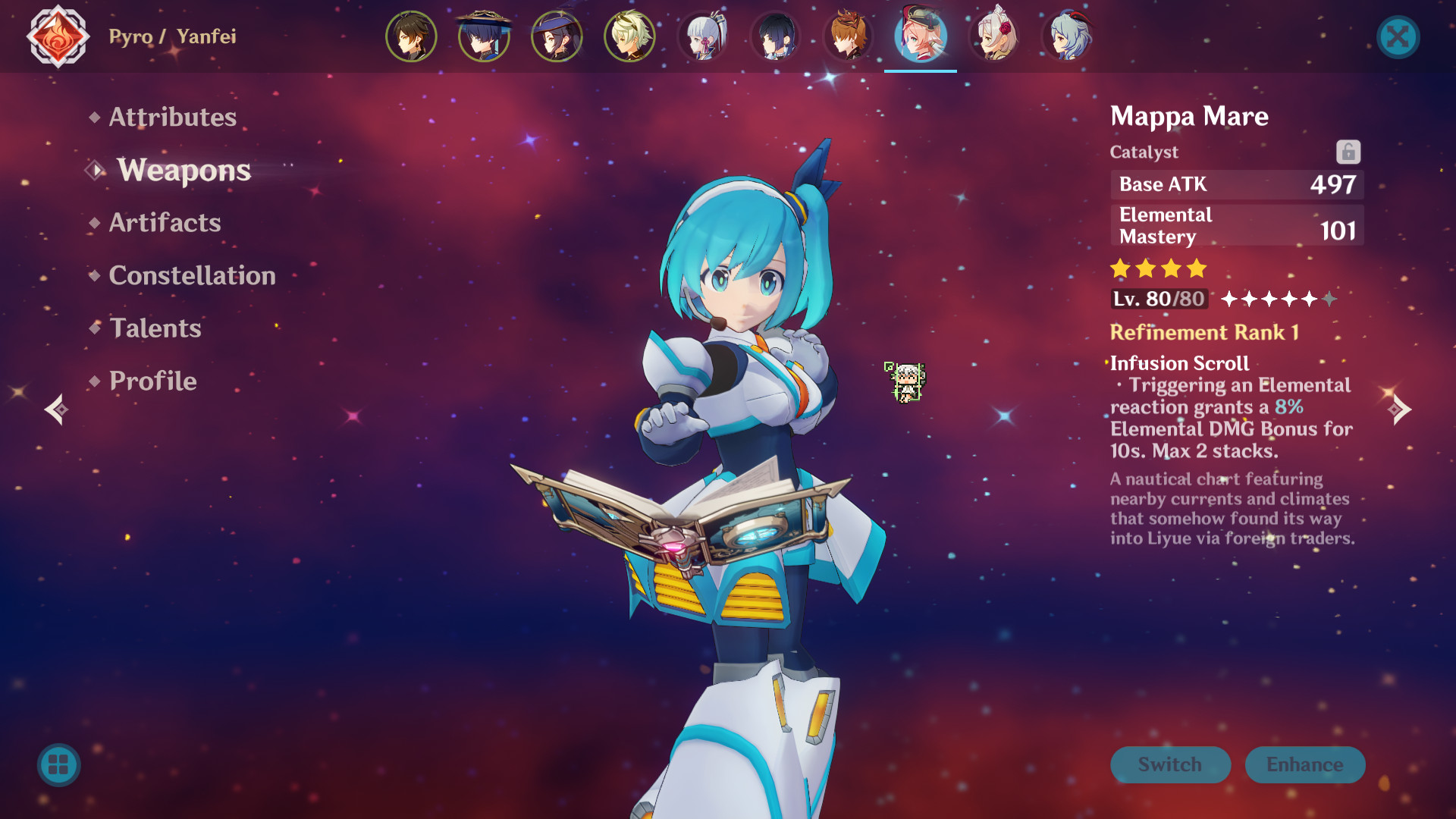Select the highlighted Weapons tab
Image resolution: width=1456 pixels, height=819 pixels.
(184, 170)
